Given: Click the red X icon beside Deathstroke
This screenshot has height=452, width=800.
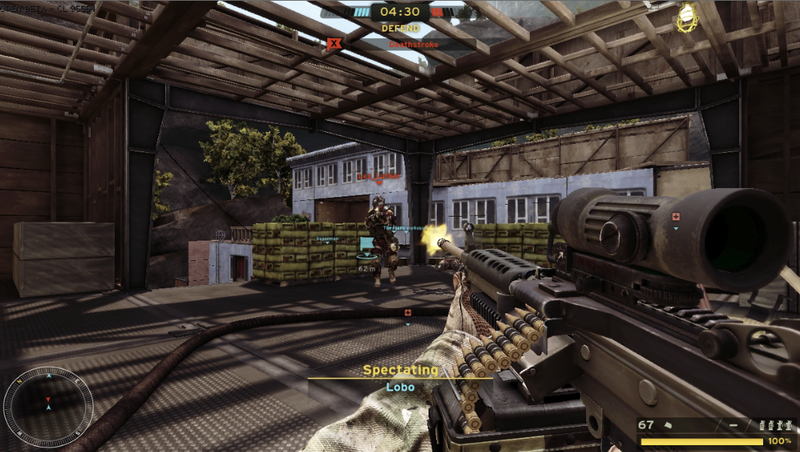Looking at the screenshot, I should 334,43.
